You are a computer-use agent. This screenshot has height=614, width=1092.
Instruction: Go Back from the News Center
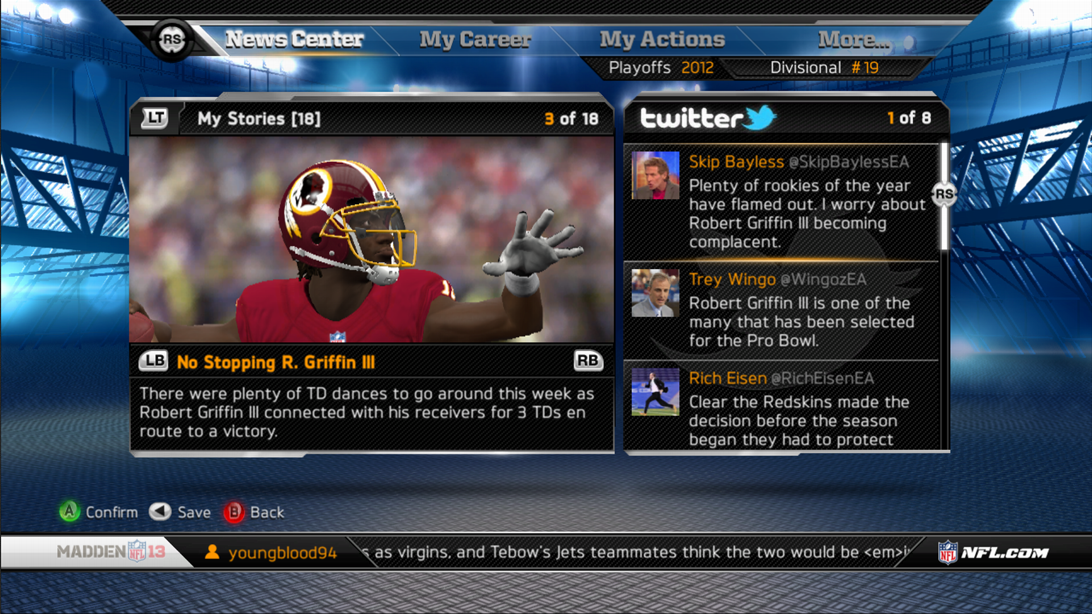click(254, 512)
